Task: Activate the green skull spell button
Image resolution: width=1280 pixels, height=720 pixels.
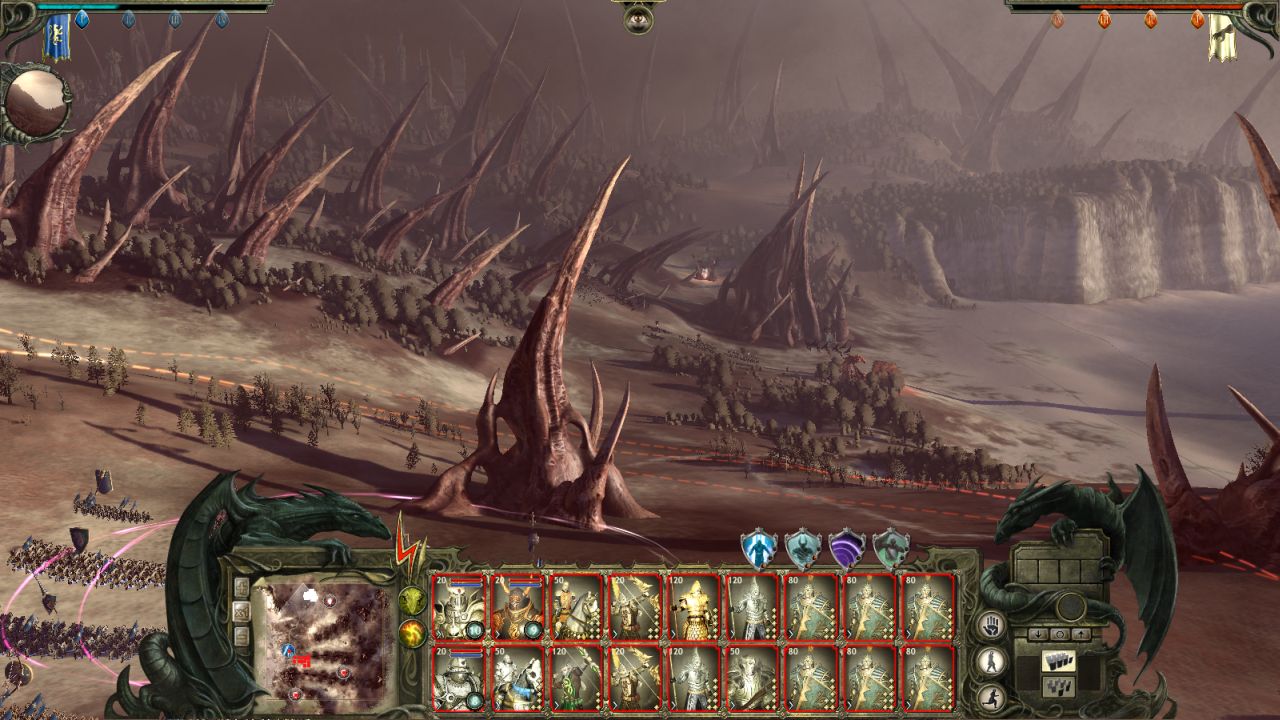Action: (x=412, y=600)
